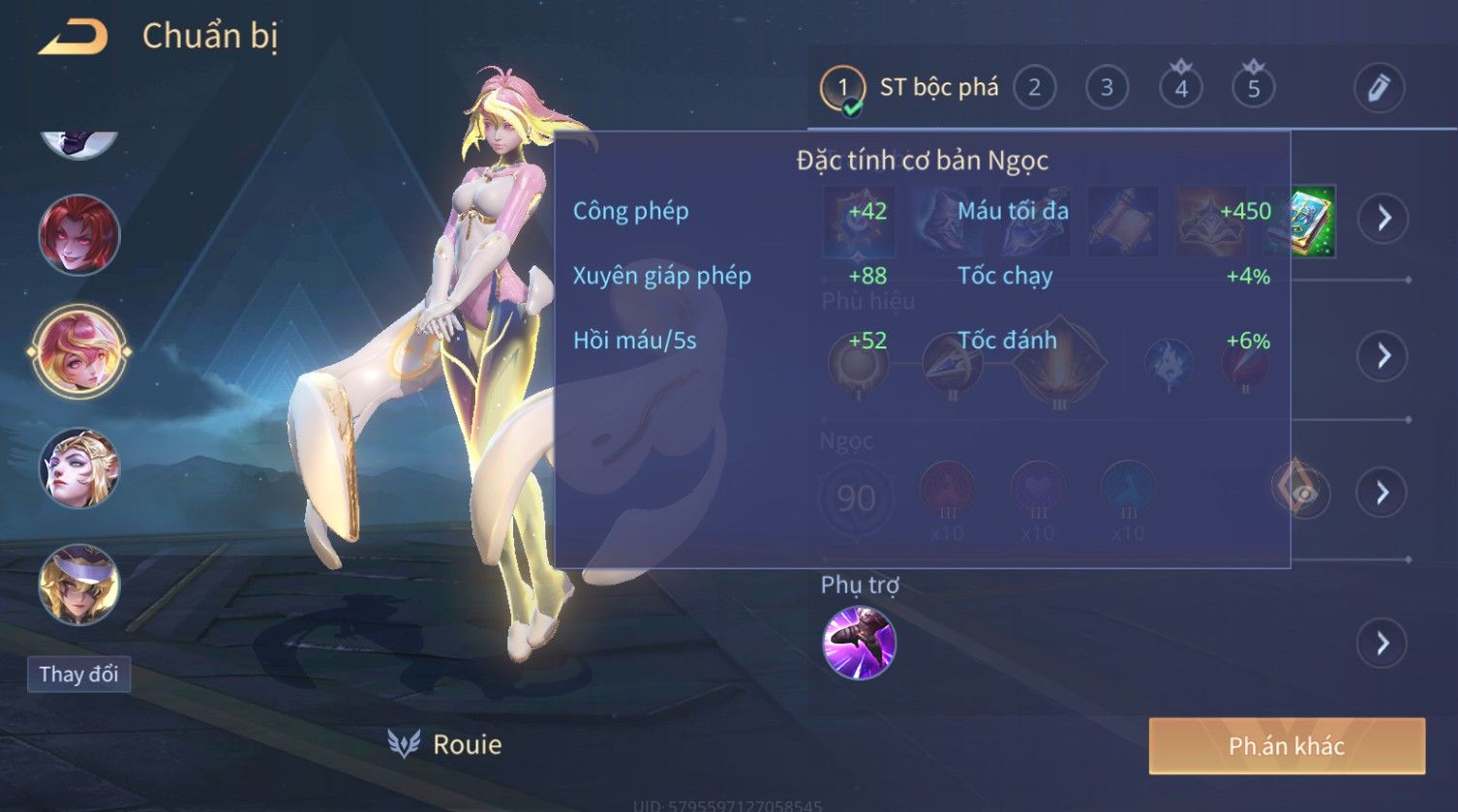Screen dimensions: 1458x812
Task: Choose the red-haired hero portrait
Action: tap(79, 234)
